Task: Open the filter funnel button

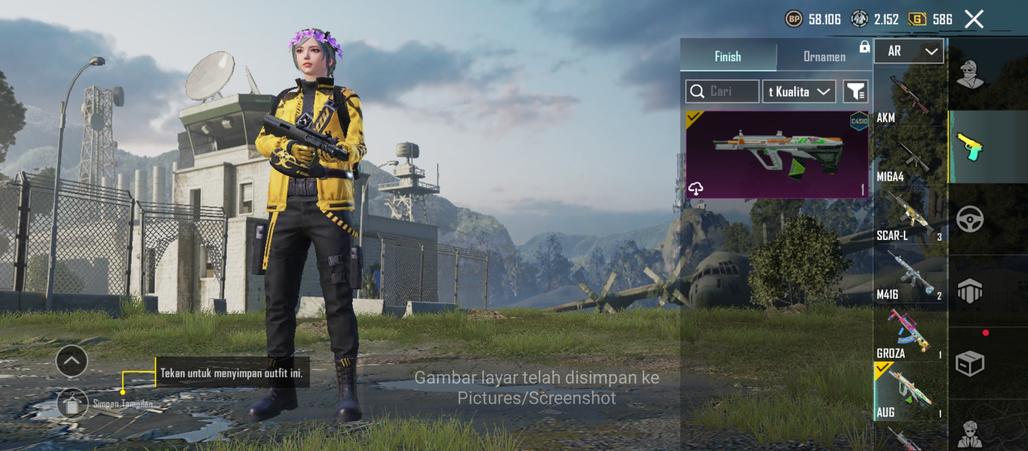Action: pos(856,91)
